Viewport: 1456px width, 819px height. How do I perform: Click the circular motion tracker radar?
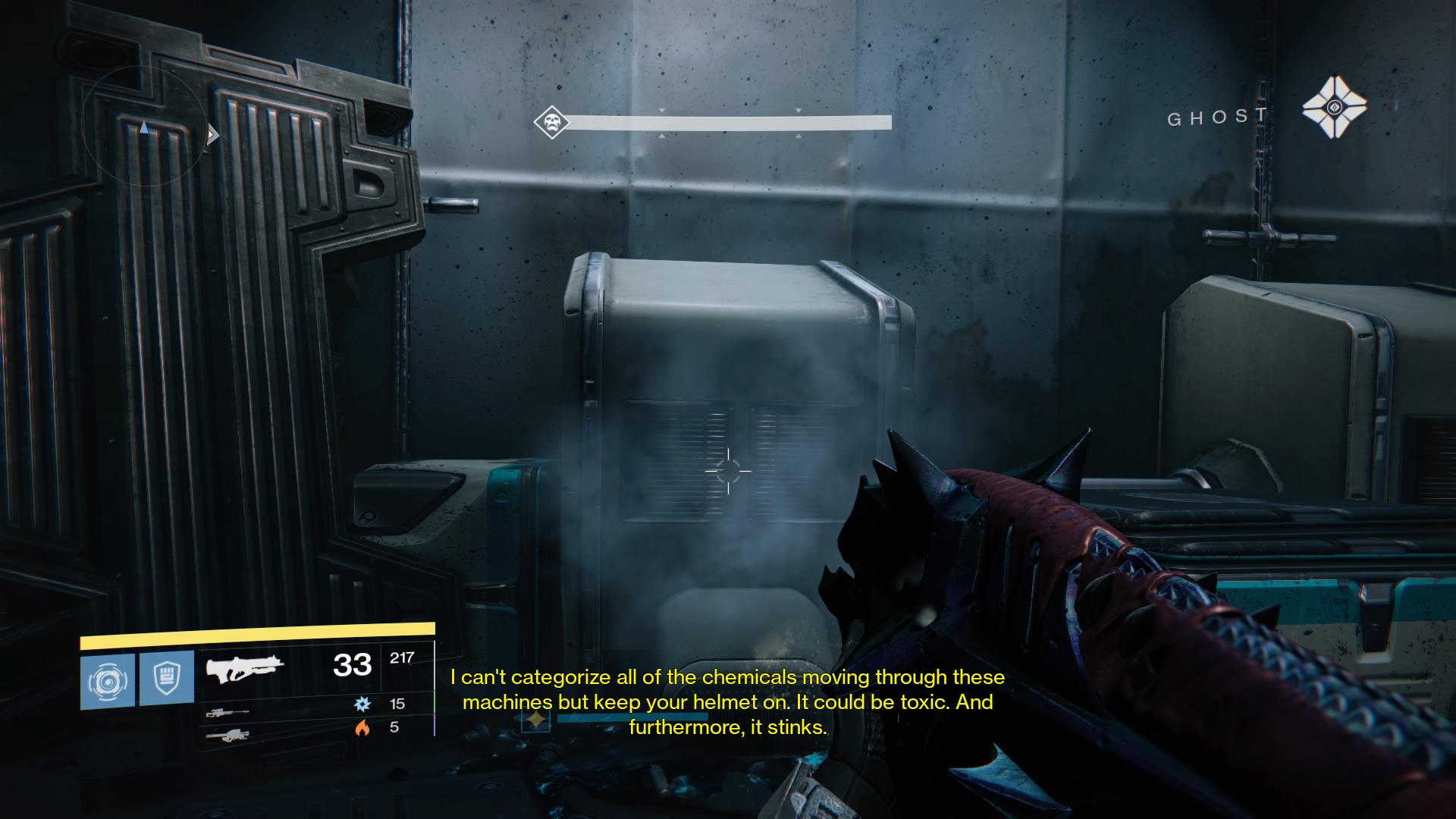coord(144,125)
